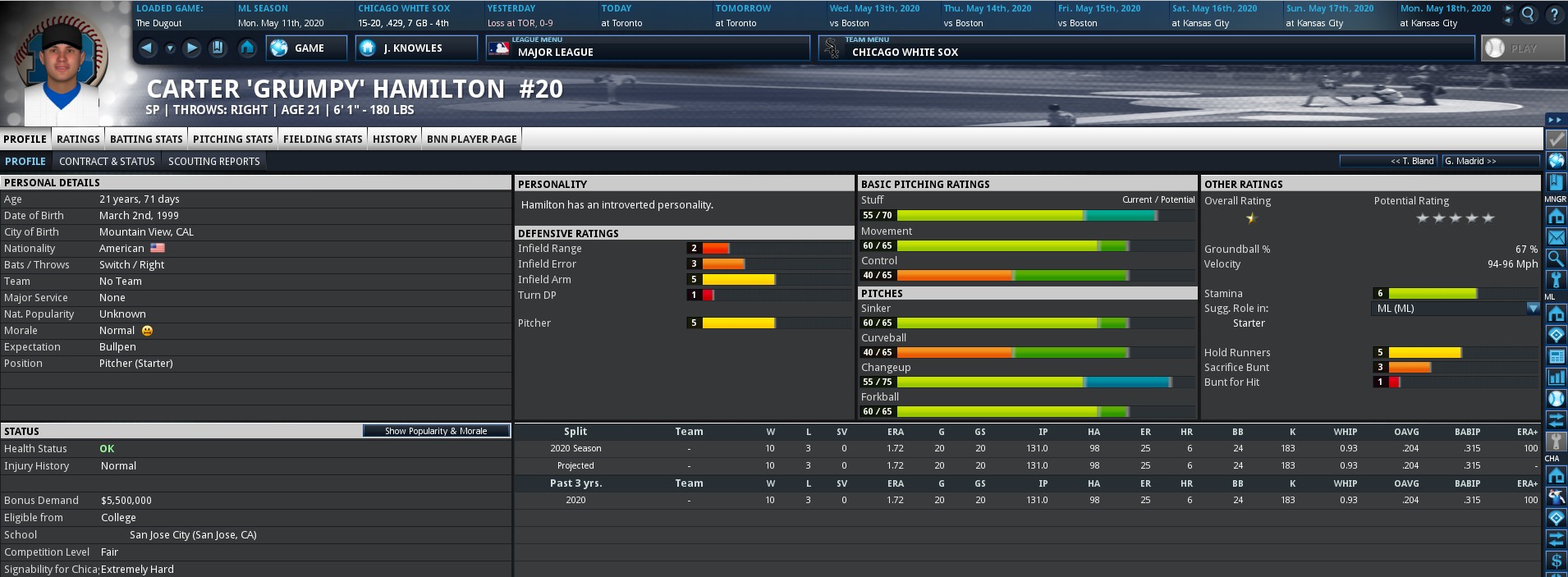Select Contract & Status subtab
Screen dimensions: 1568x577
(107, 161)
